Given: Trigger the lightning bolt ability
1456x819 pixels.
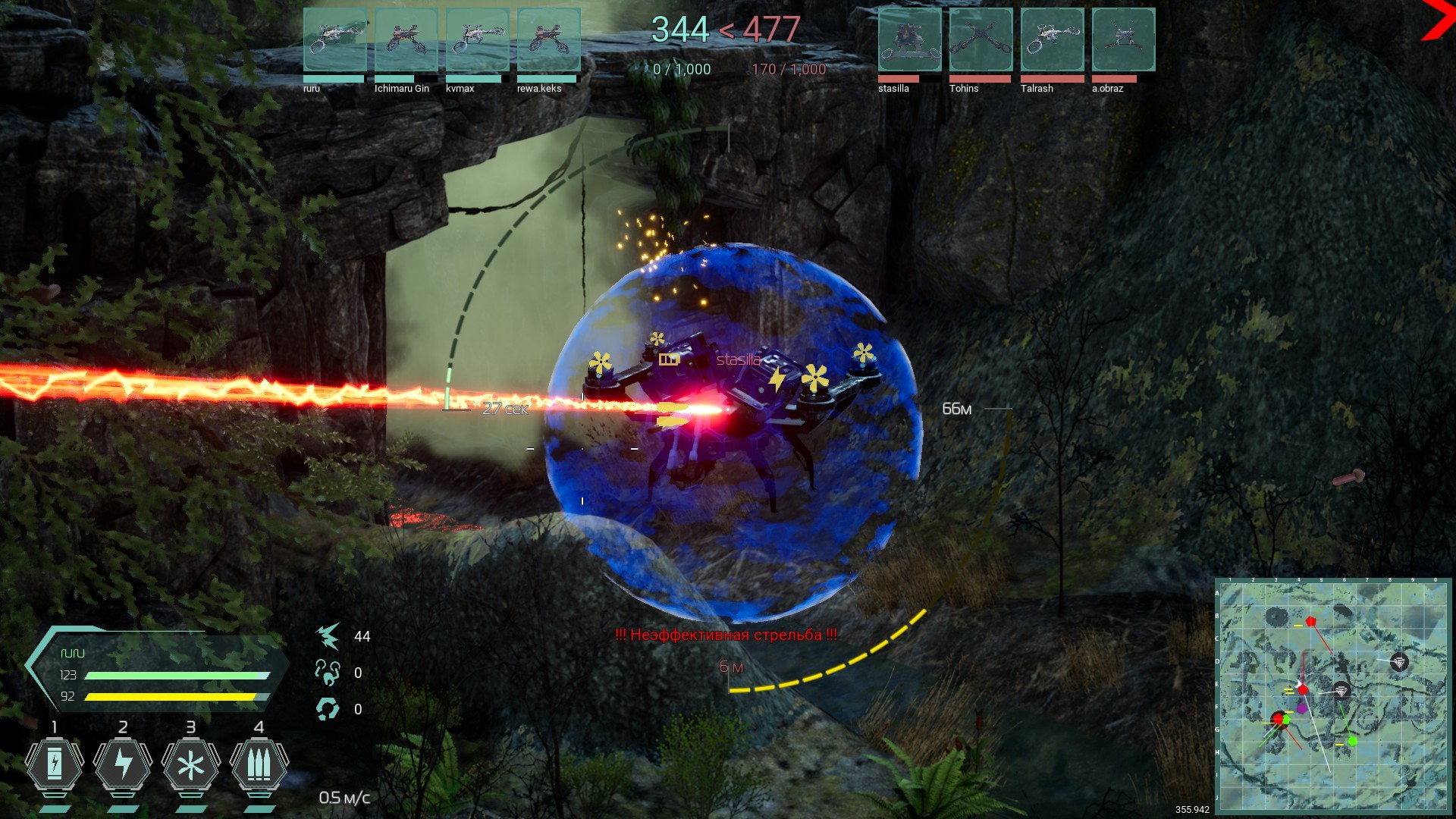Looking at the screenshot, I should tap(123, 766).
